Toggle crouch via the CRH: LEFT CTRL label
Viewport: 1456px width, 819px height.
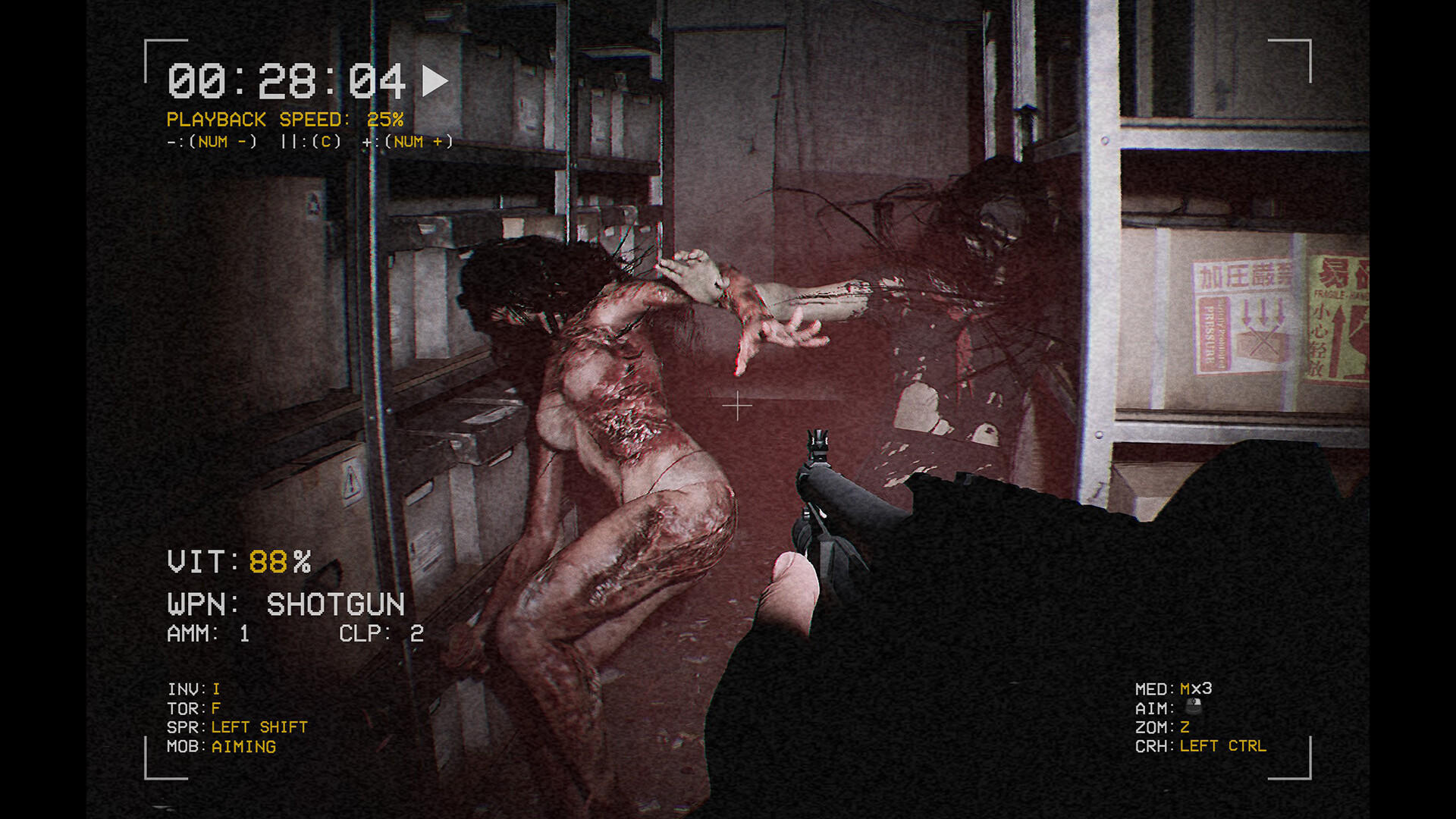(x=1206, y=745)
